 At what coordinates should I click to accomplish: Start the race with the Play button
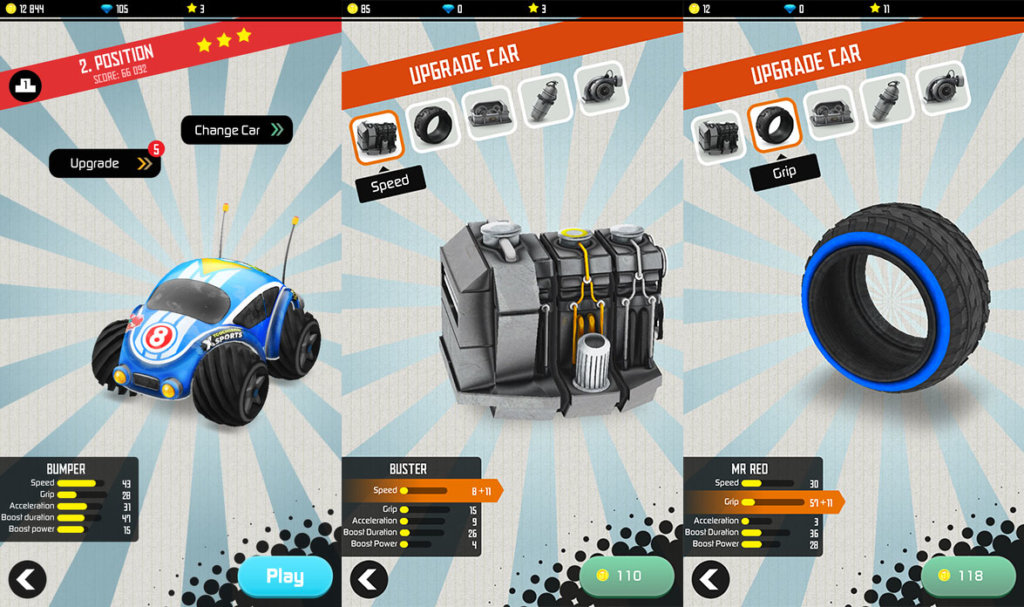click(x=285, y=576)
